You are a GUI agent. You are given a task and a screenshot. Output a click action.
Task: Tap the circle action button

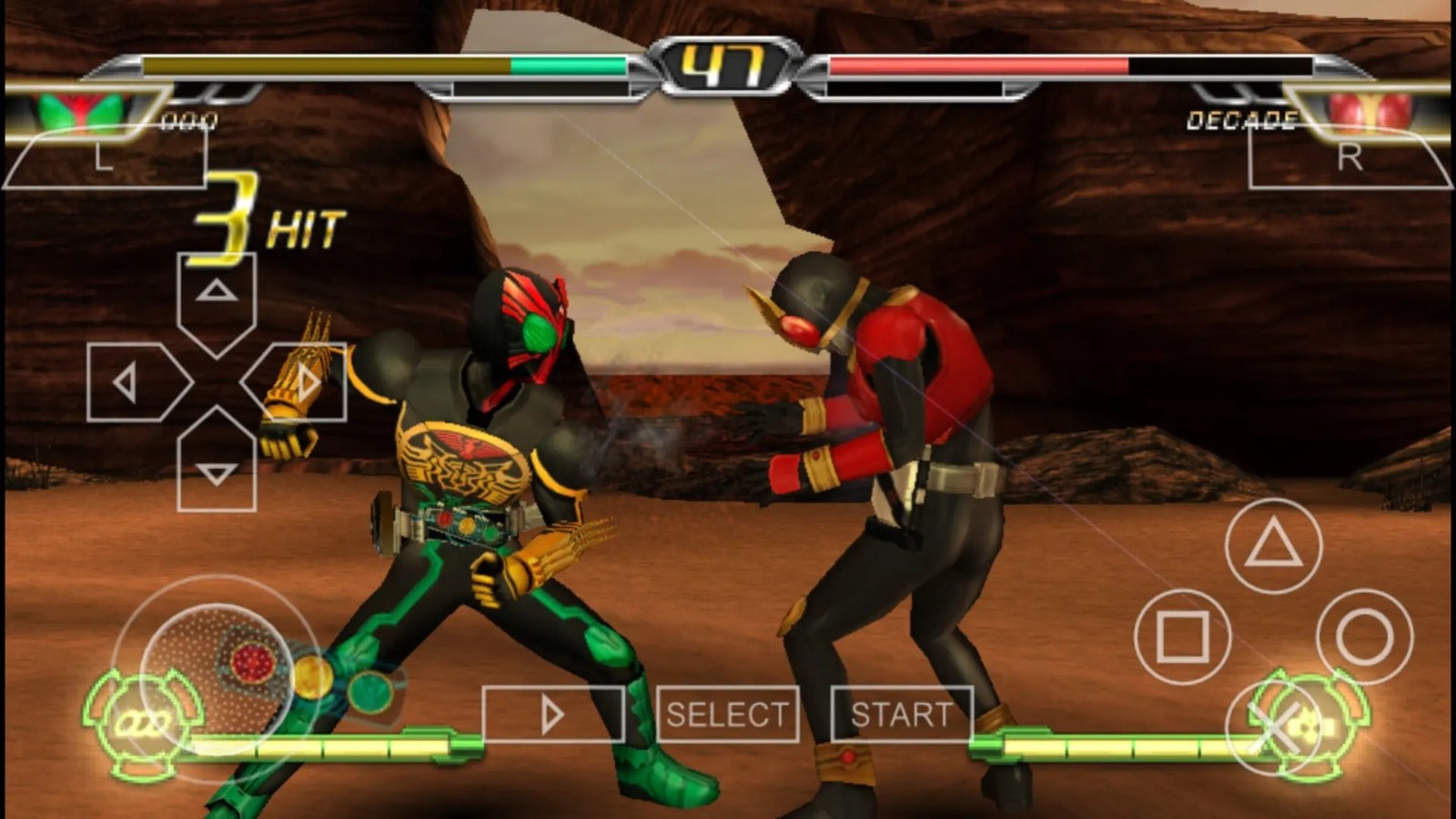click(1364, 636)
